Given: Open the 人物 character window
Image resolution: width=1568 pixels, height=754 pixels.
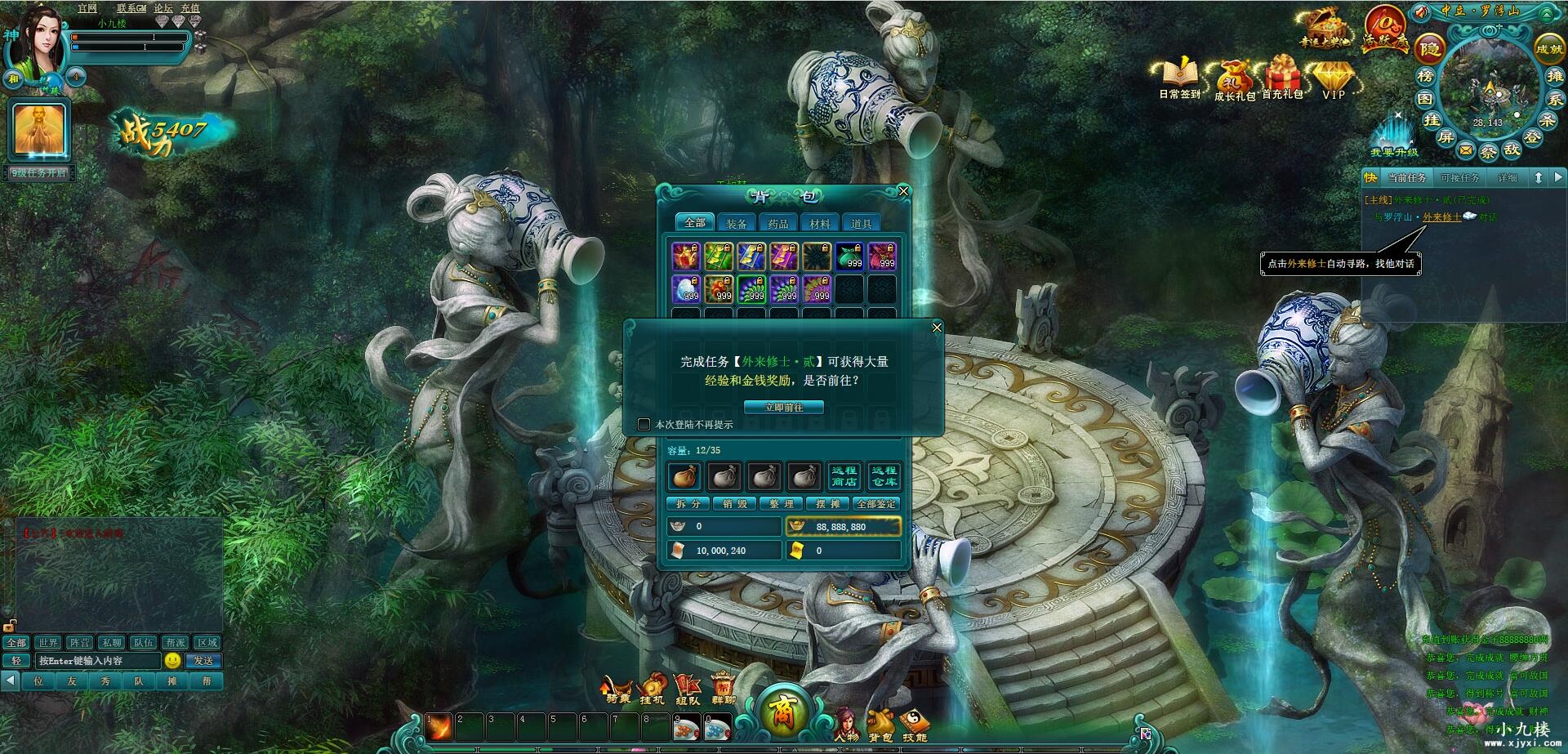Looking at the screenshot, I should pyautogui.click(x=849, y=719).
